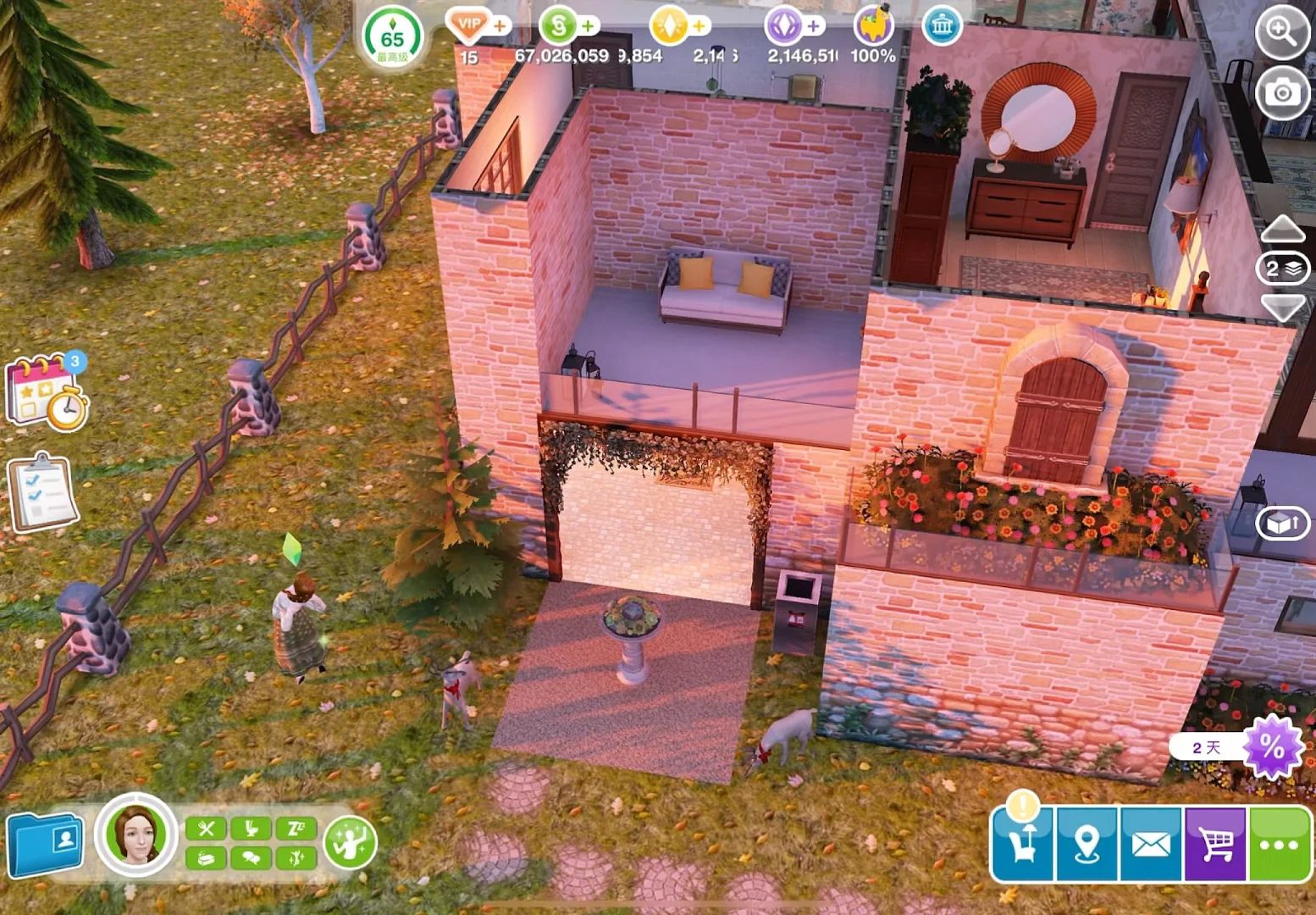Tap the level 65 badge
Image resolution: width=1316 pixels, height=915 pixels.
coord(392,39)
